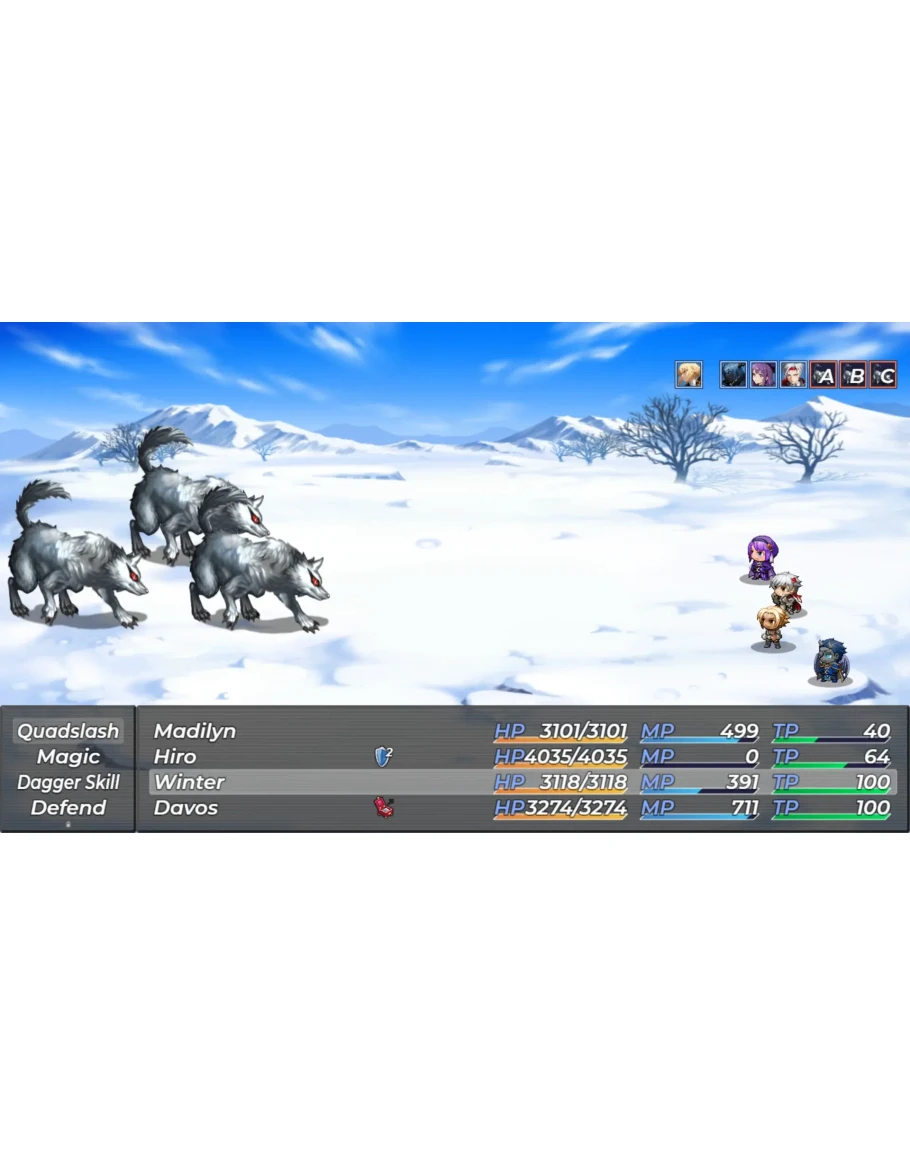This screenshot has width=910, height=1155.
Task: Click Hiro's blue shield buff icon
Action: tap(383, 757)
